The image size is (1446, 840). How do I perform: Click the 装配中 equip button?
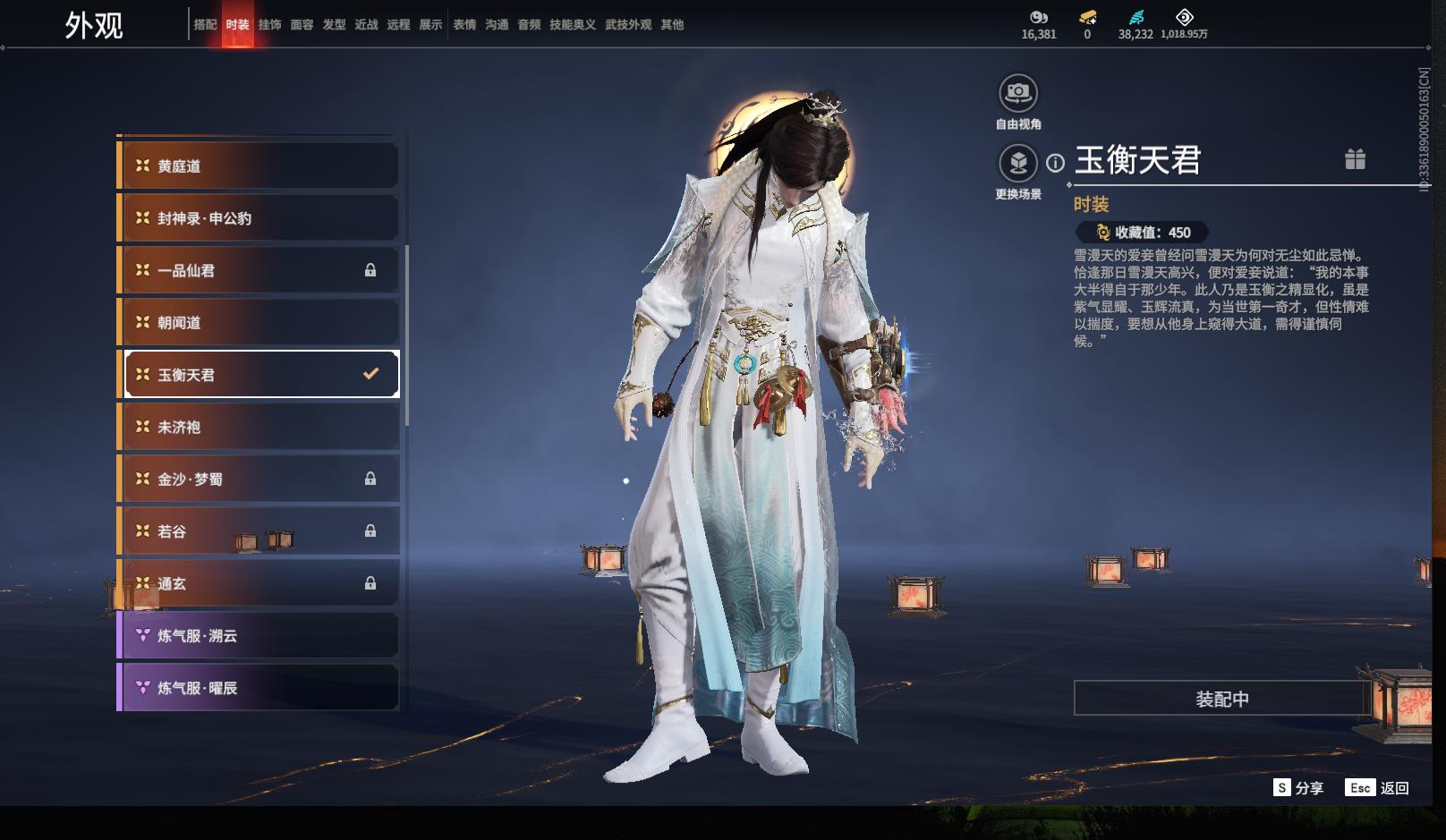1221,699
